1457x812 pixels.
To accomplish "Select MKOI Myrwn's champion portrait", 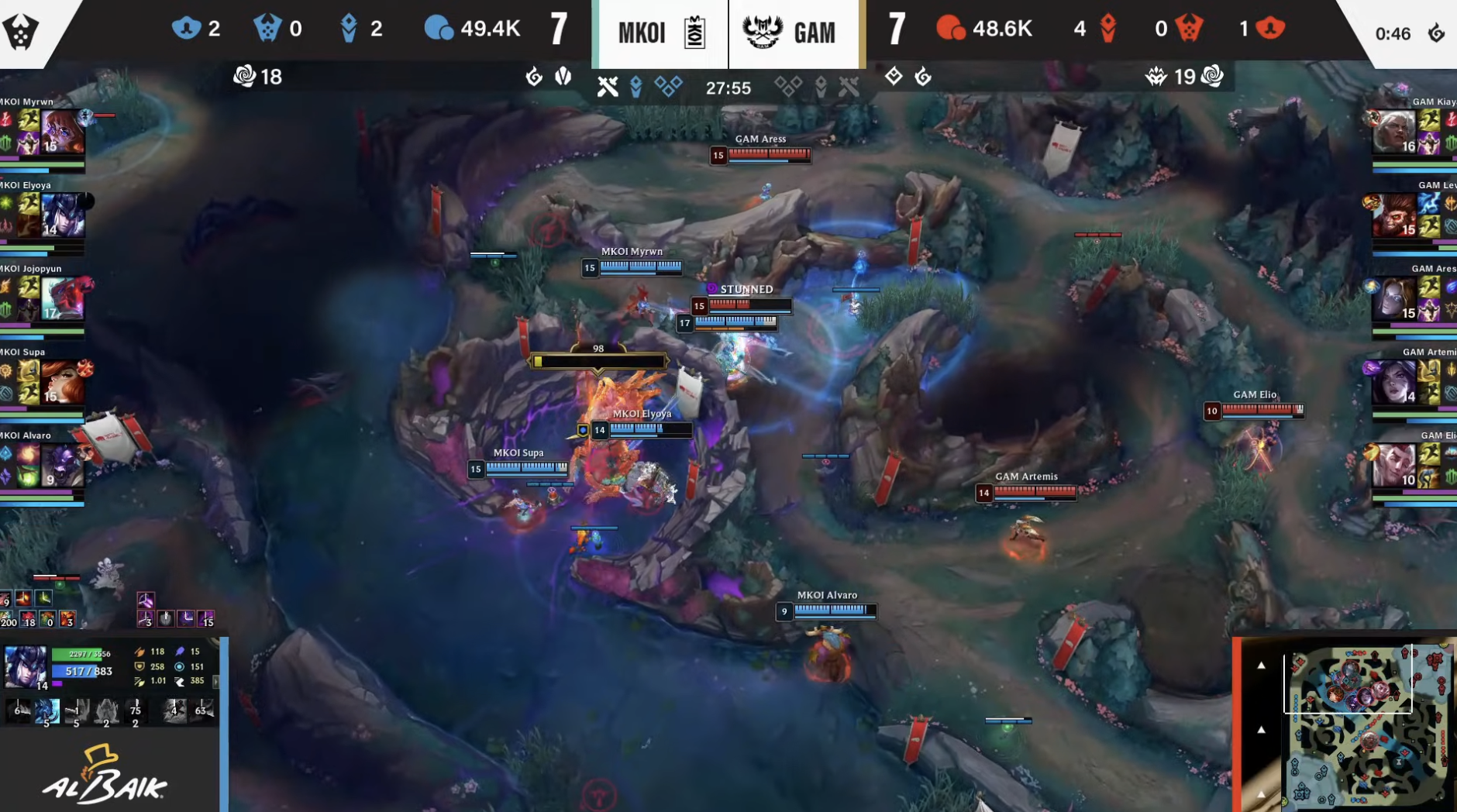I will pos(63,131).
